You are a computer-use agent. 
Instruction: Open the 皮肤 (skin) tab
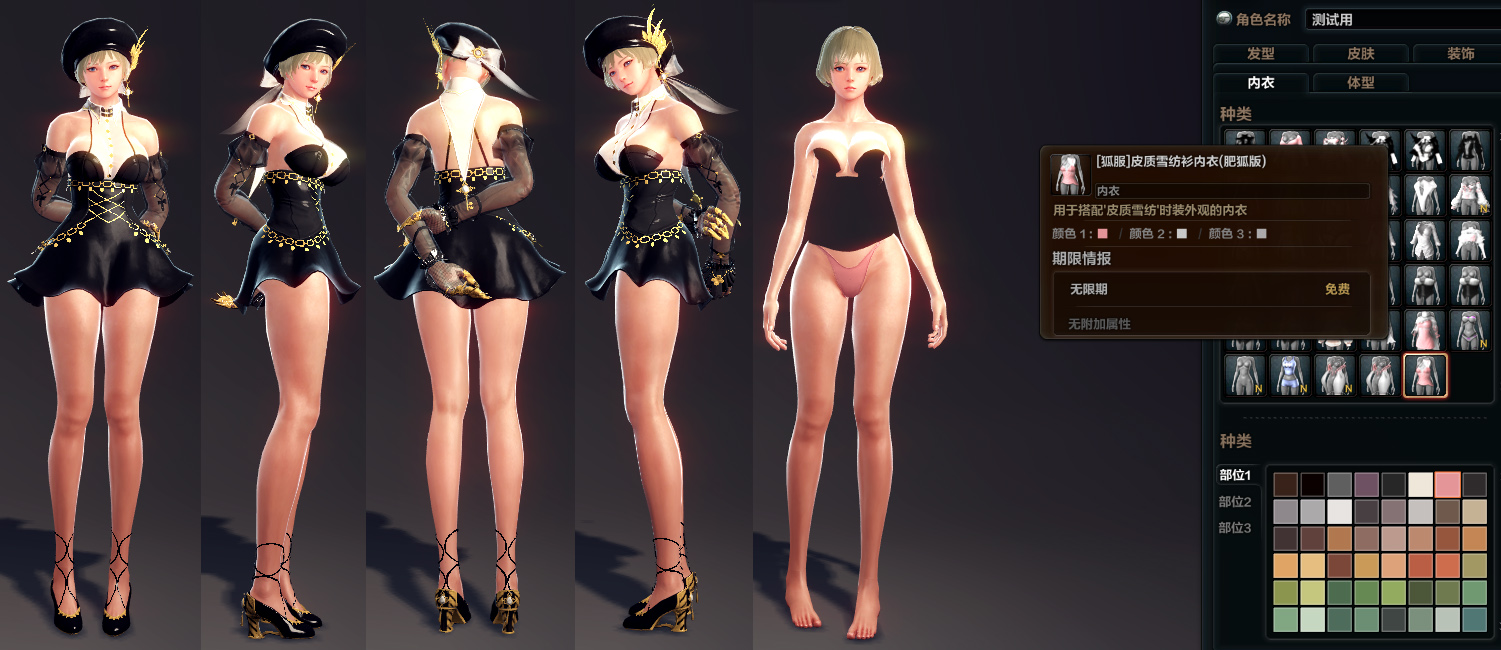pyautogui.click(x=1360, y=54)
